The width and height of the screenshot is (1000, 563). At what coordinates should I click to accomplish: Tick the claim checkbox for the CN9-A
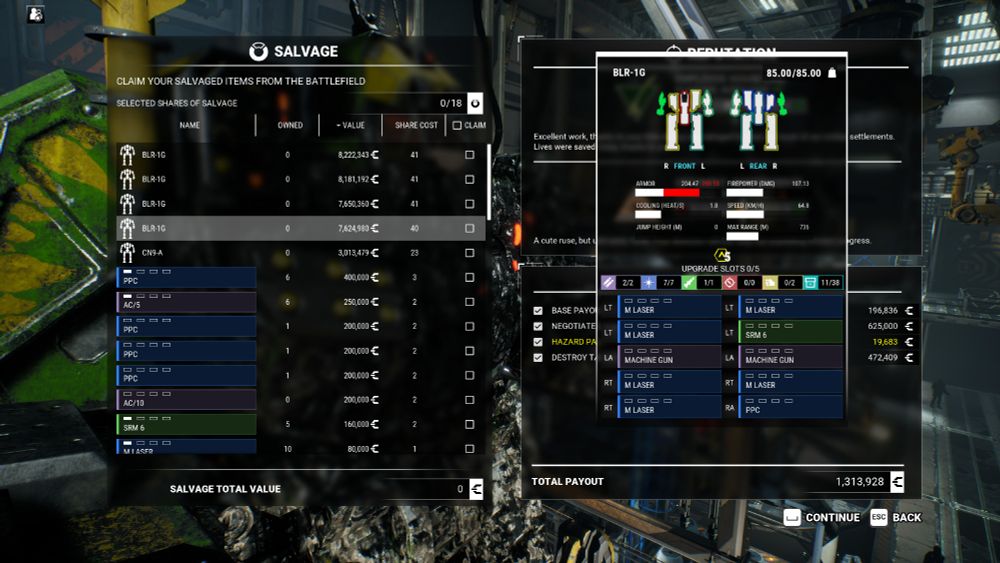point(470,253)
